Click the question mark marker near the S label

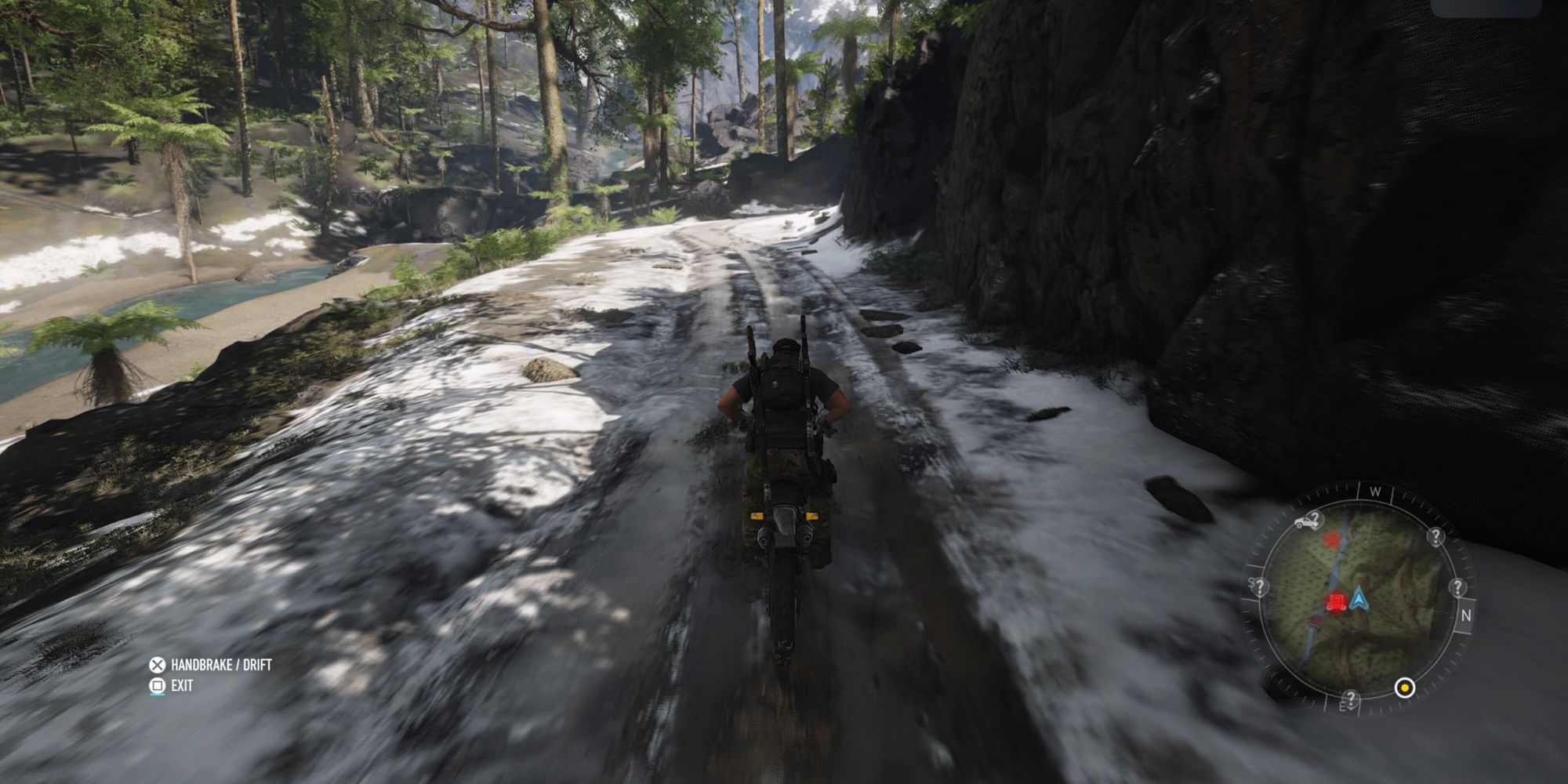[1259, 586]
